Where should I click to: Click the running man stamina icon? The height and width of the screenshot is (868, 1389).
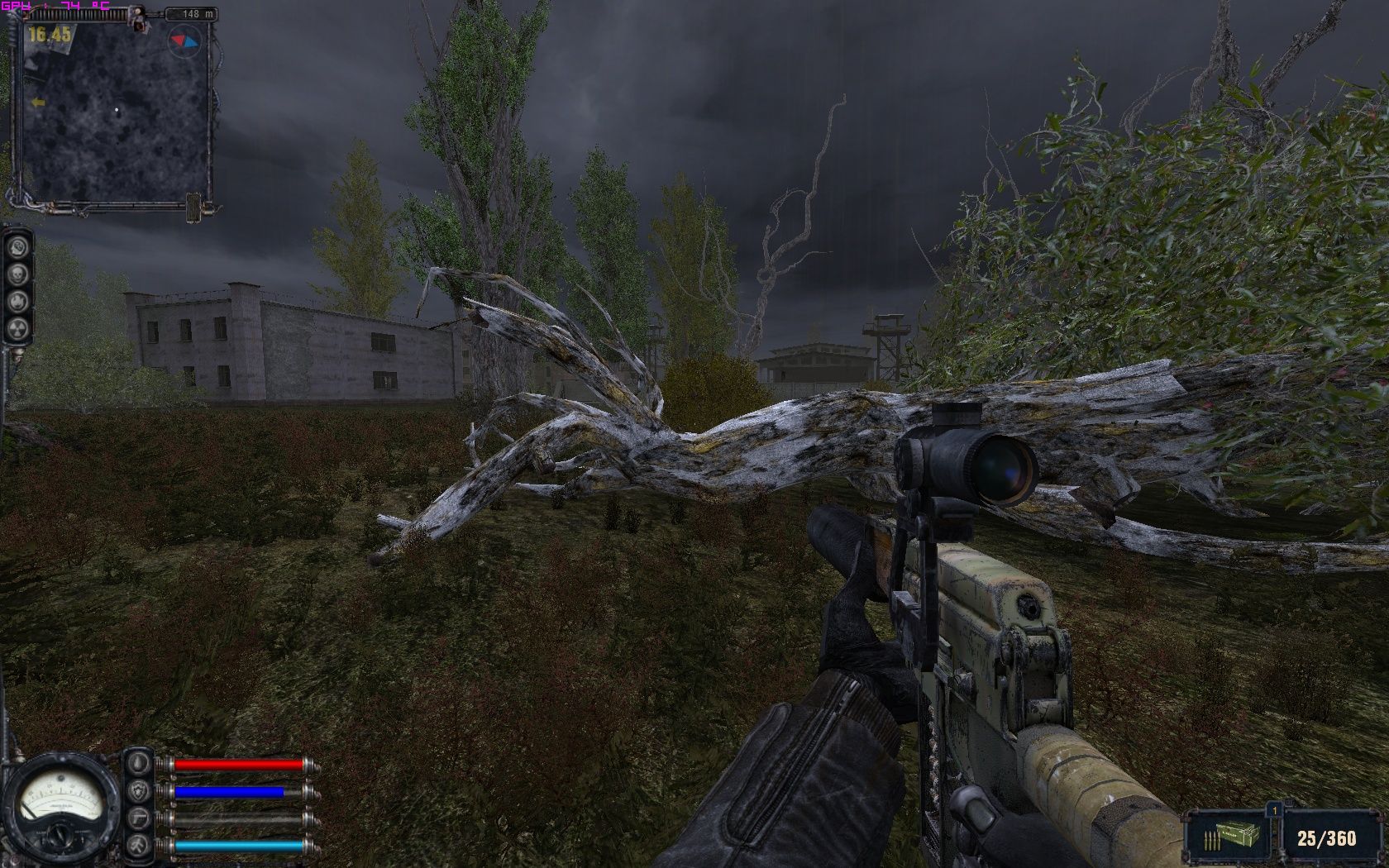(x=139, y=845)
